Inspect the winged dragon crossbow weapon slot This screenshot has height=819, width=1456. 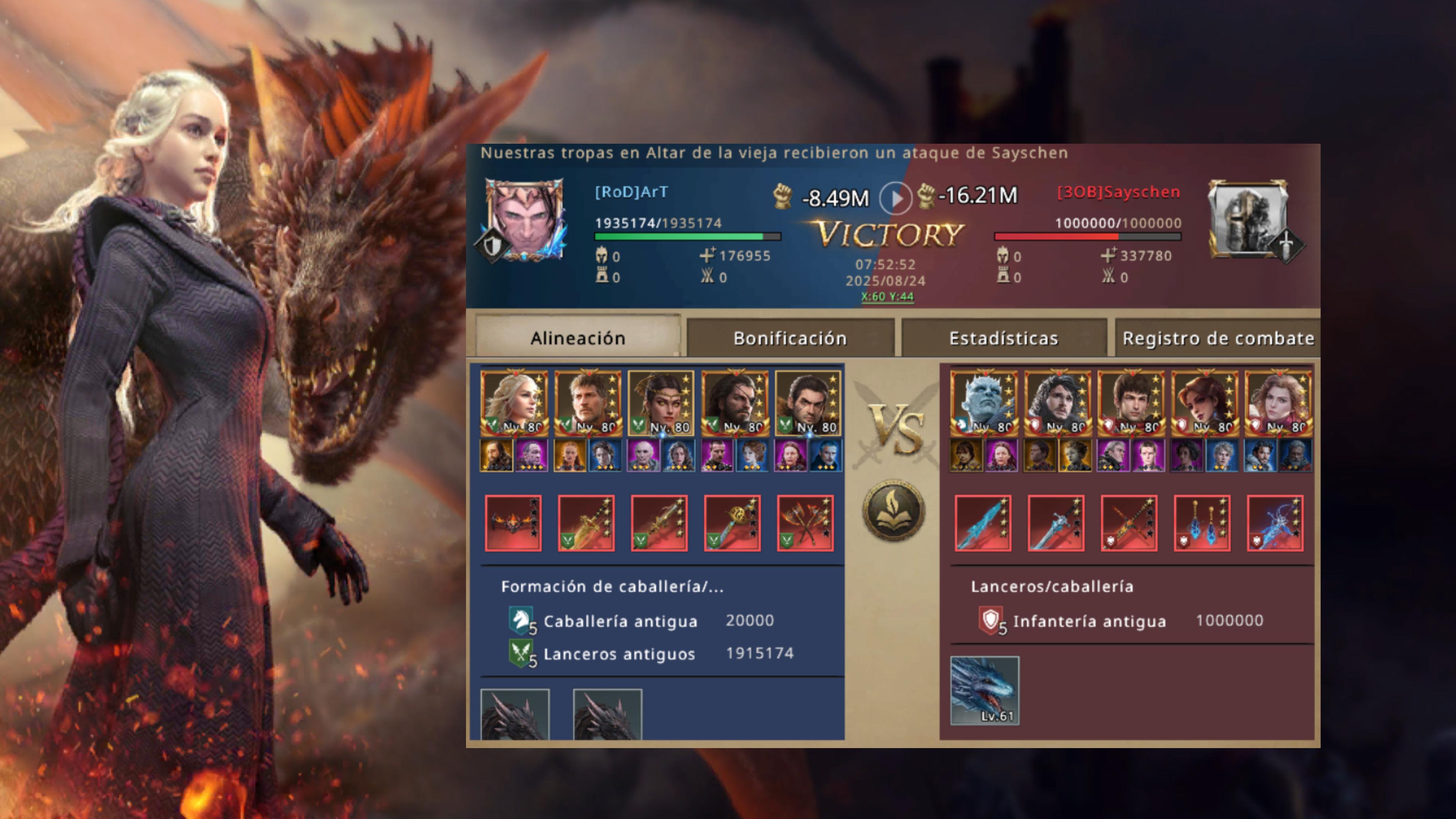(513, 523)
